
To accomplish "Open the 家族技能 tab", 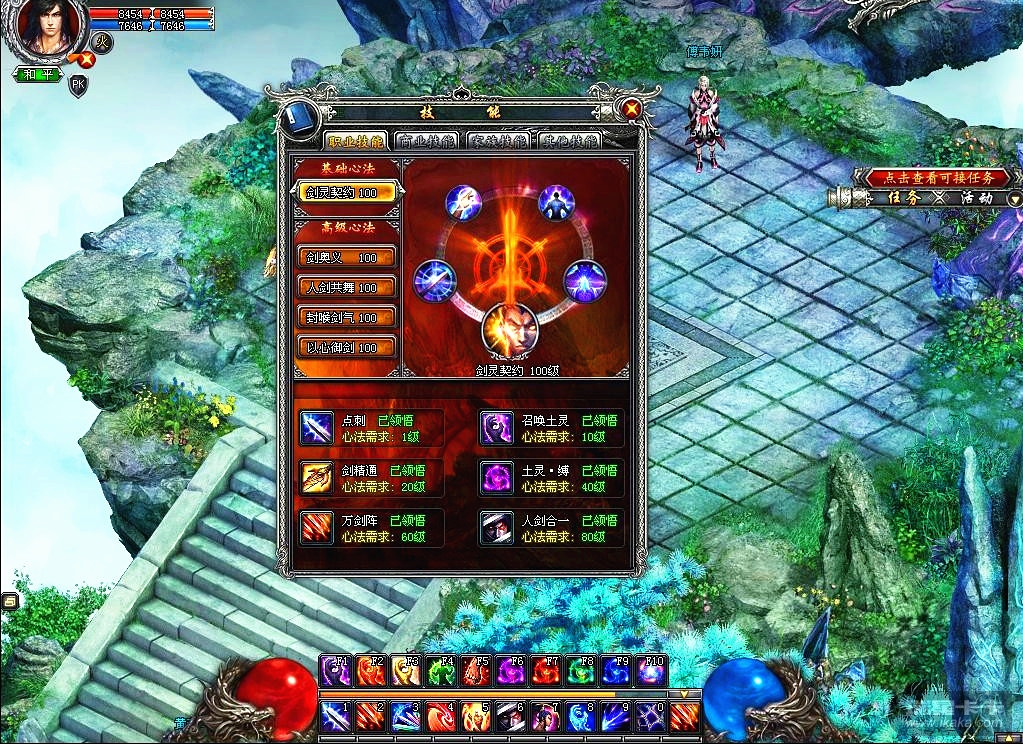I will pos(498,141).
